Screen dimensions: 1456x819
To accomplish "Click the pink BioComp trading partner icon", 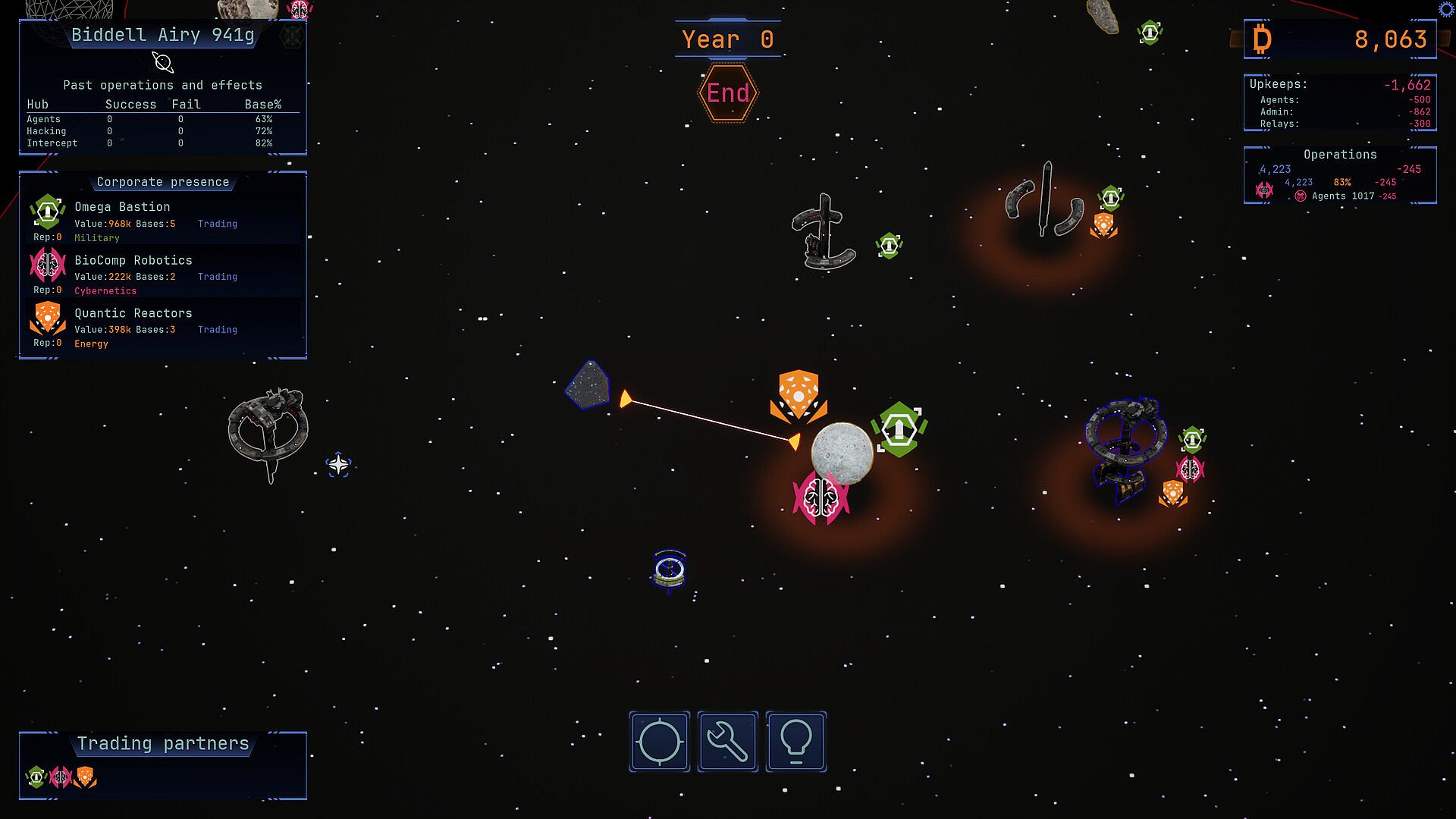I will pyautogui.click(x=61, y=777).
